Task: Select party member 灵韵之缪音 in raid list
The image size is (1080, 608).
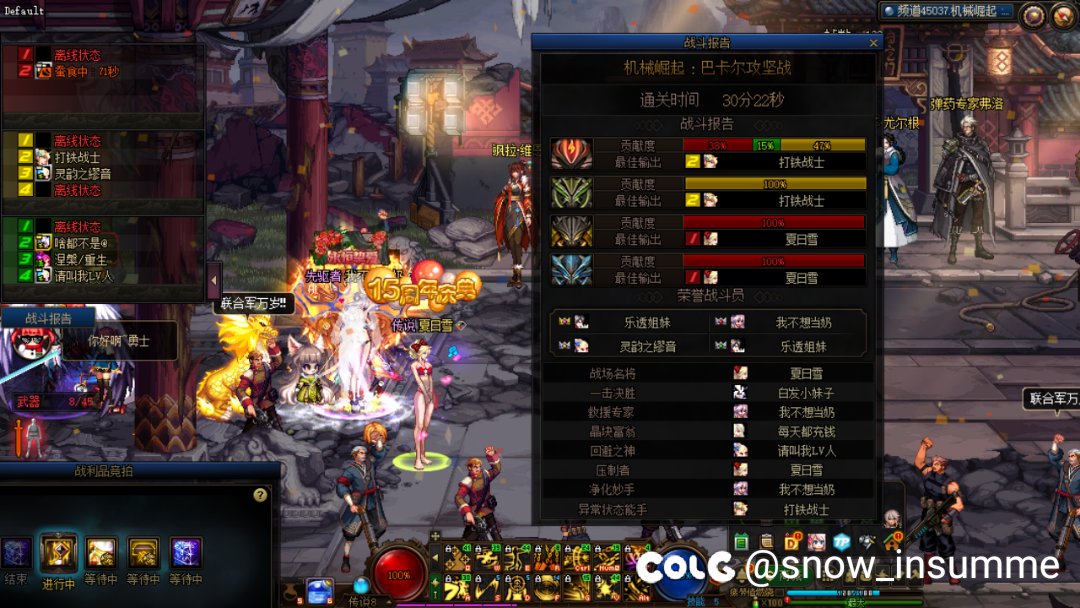Action: click(83, 173)
